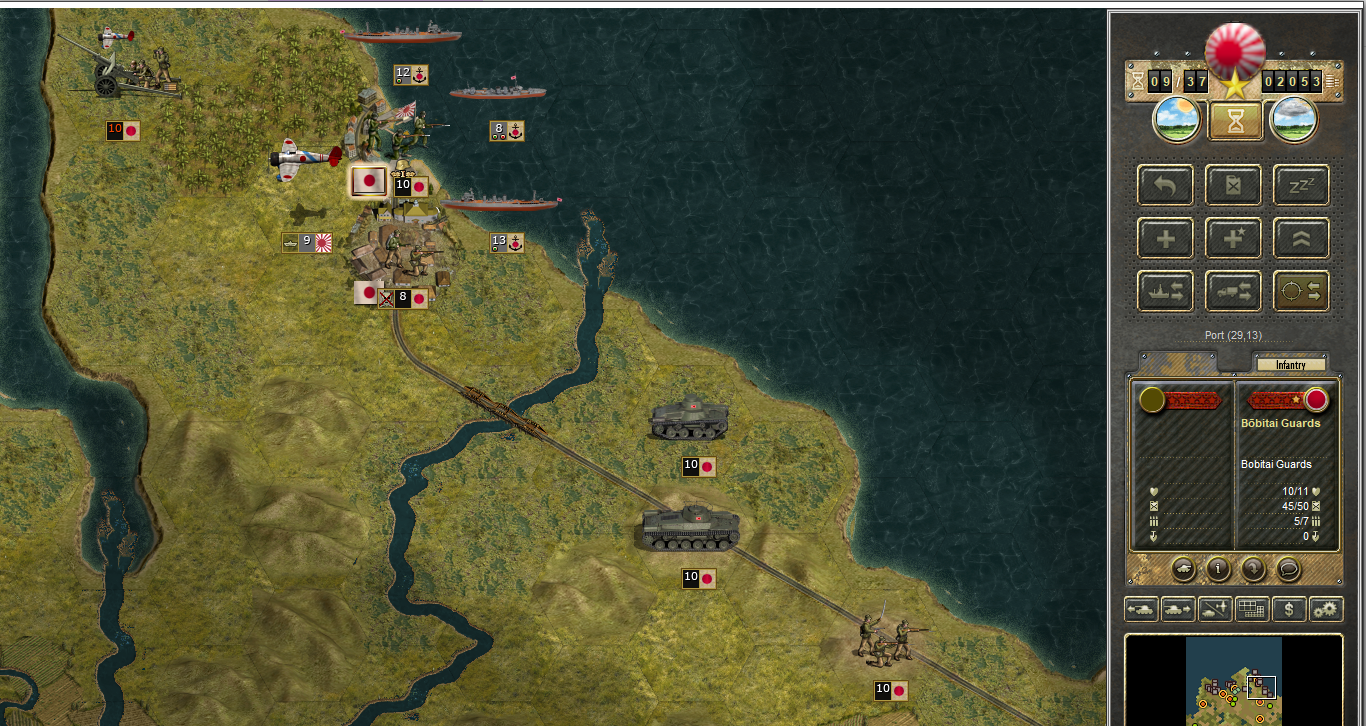1366x726 pixels.
Task: End the turn with the hourglass button
Action: [x=1235, y=121]
